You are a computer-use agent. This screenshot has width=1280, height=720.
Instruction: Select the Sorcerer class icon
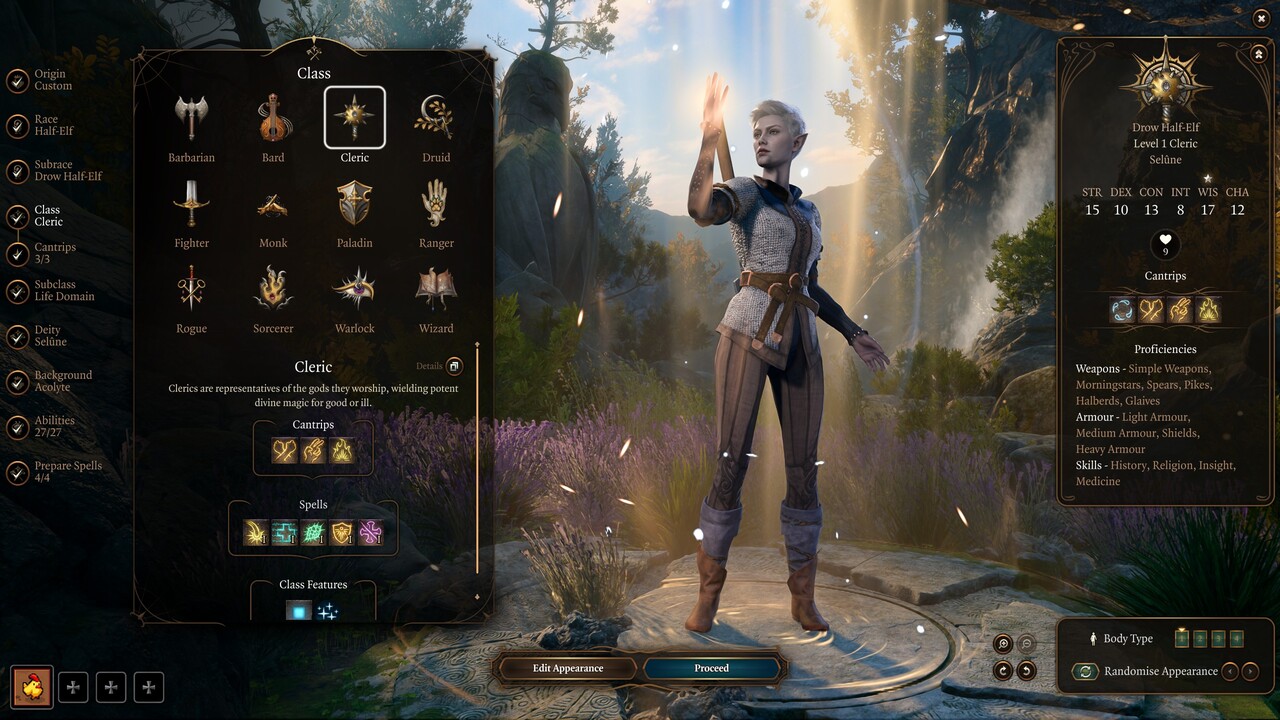272,290
